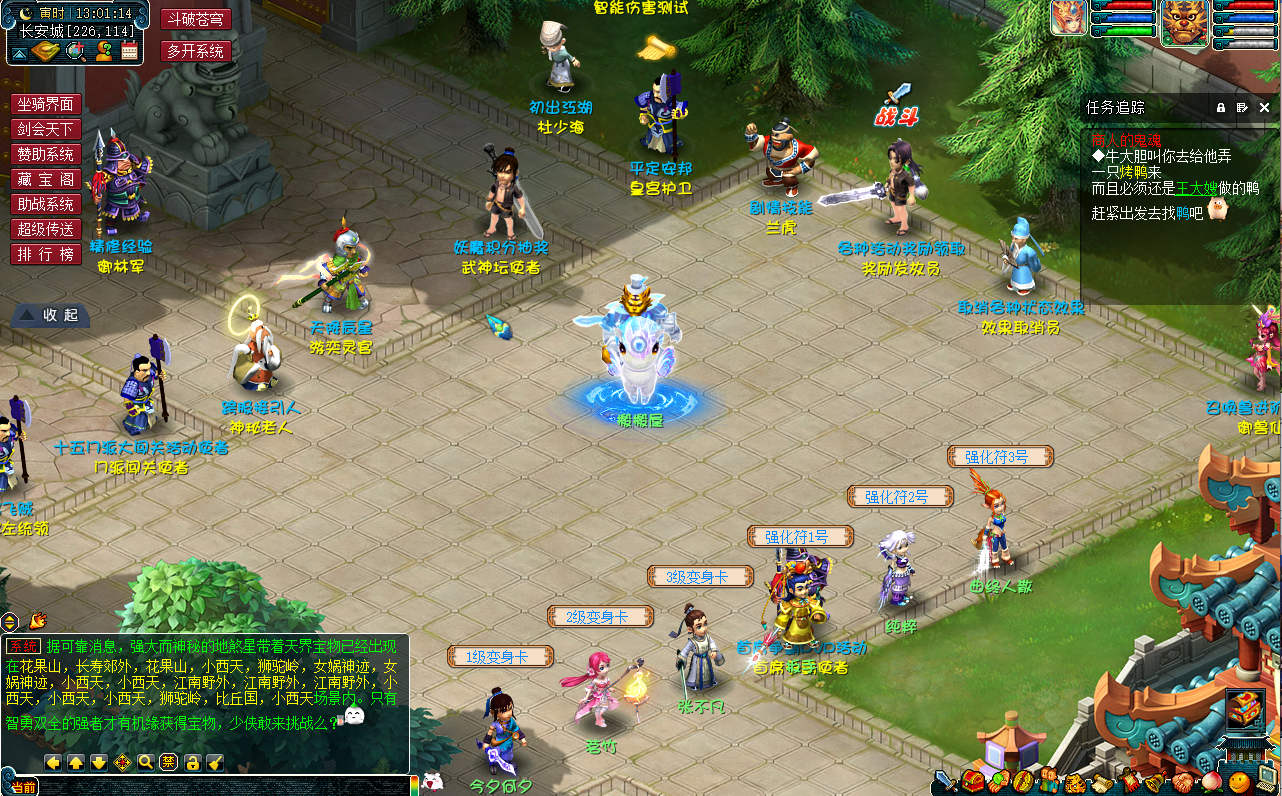Open the 藏宝阁 treasure shop
The width and height of the screenshot is (1282, 796).
(46, 179)
